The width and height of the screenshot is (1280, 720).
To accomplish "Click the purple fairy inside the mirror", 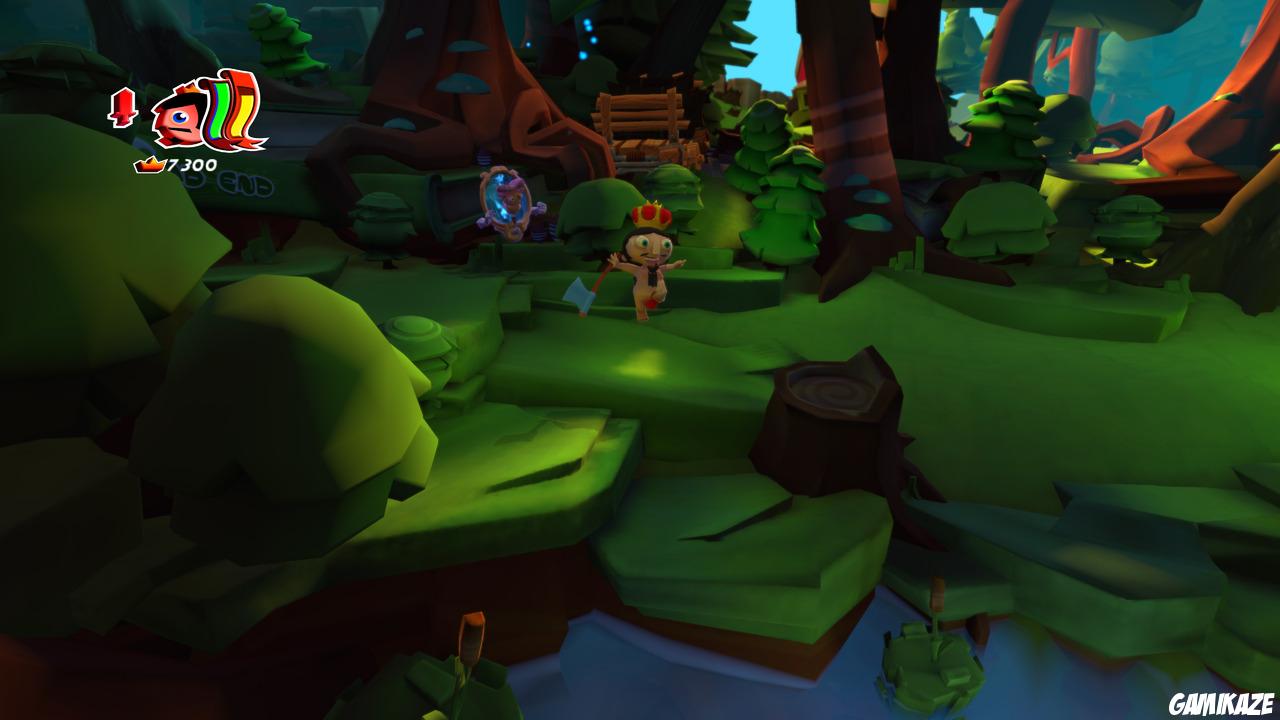I will click(x=512, y=188).
